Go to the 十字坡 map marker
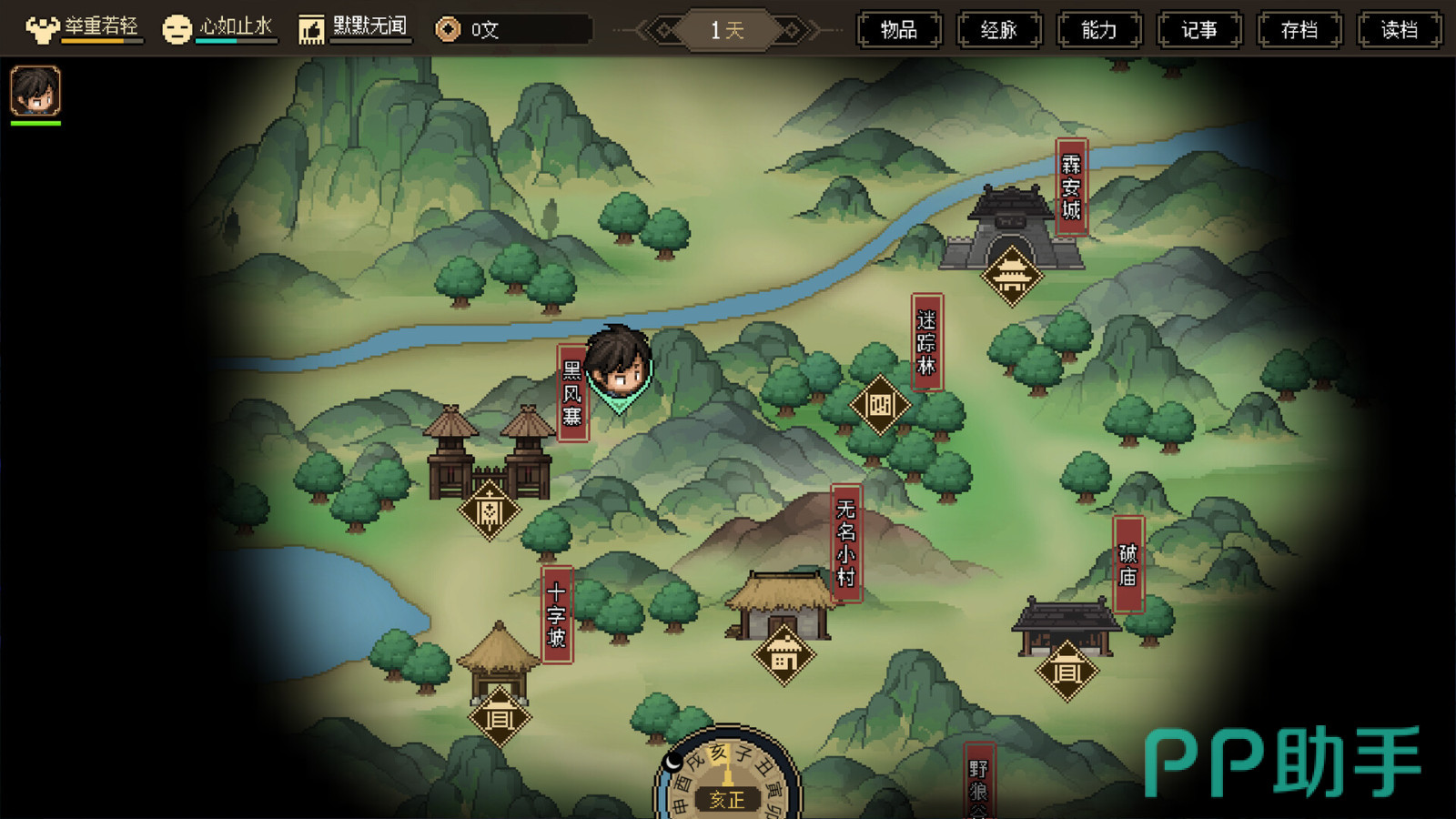Screen dimensions: 1456x819 [x=500, y=718]
